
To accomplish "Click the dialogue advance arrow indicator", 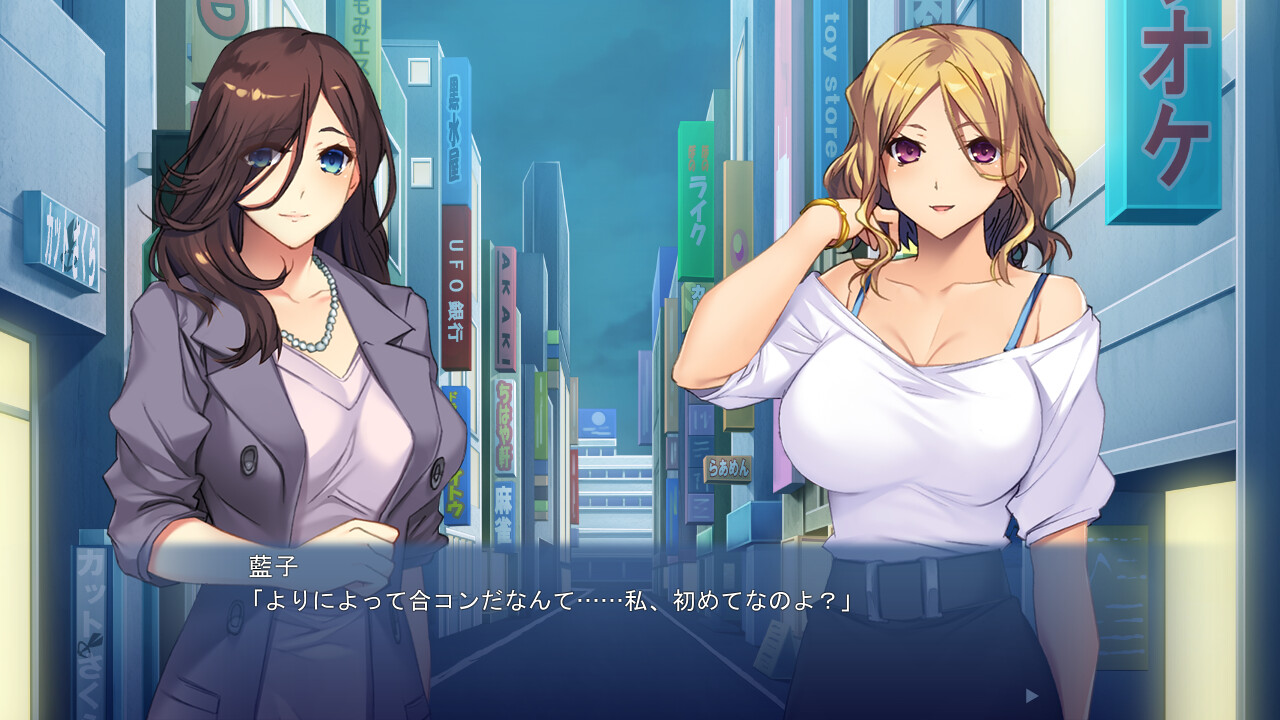I will 1032,695.
